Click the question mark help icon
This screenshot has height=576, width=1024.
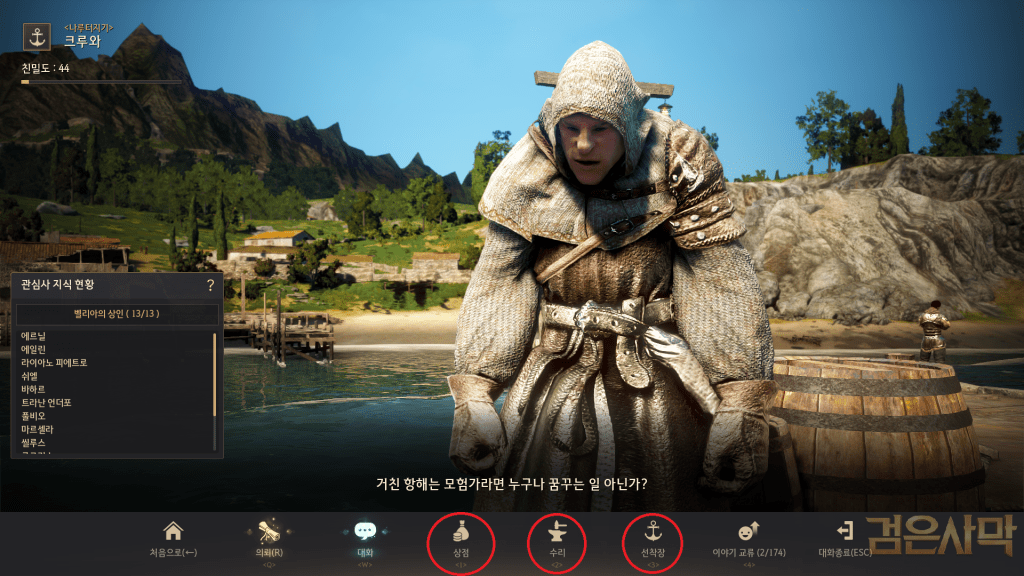point(210,285)
